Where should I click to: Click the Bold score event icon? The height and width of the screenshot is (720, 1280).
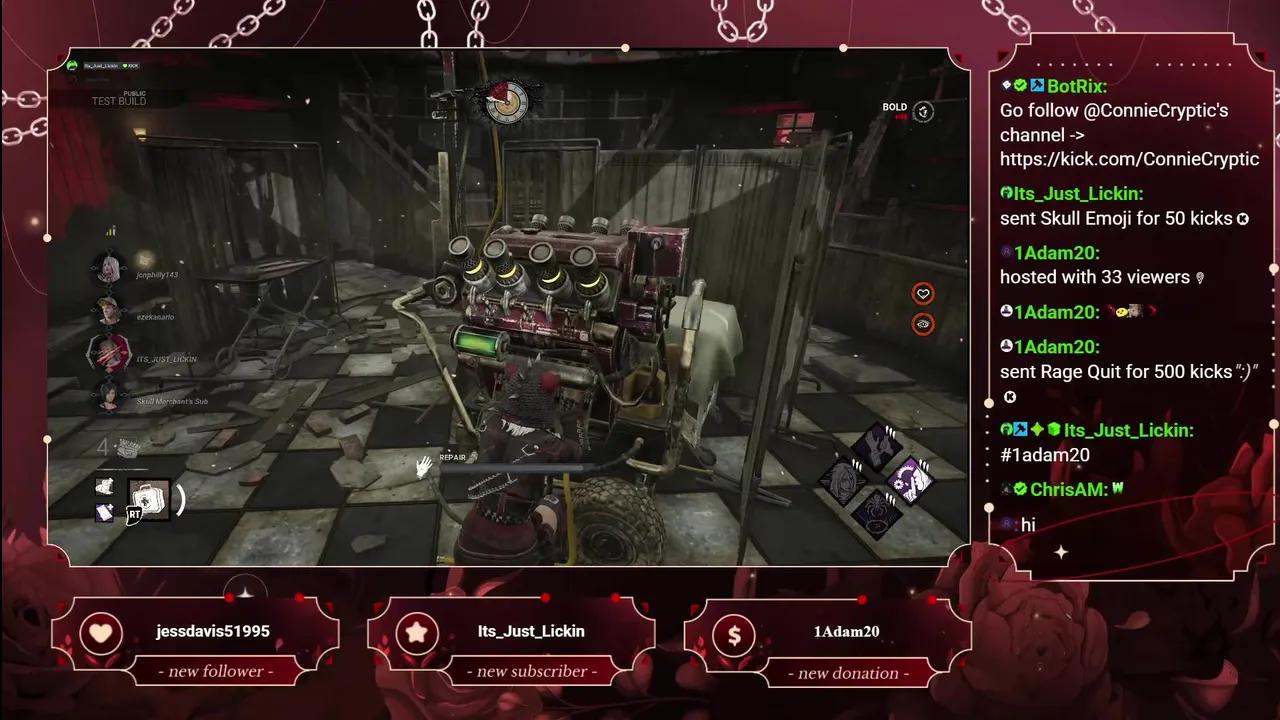click(x=924, y=112)
